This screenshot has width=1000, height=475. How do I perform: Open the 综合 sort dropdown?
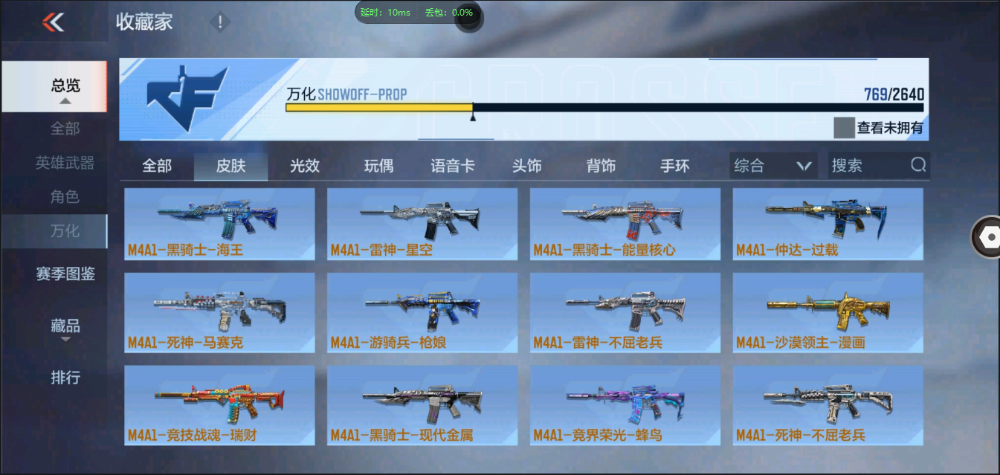click(x=773, y=166)
